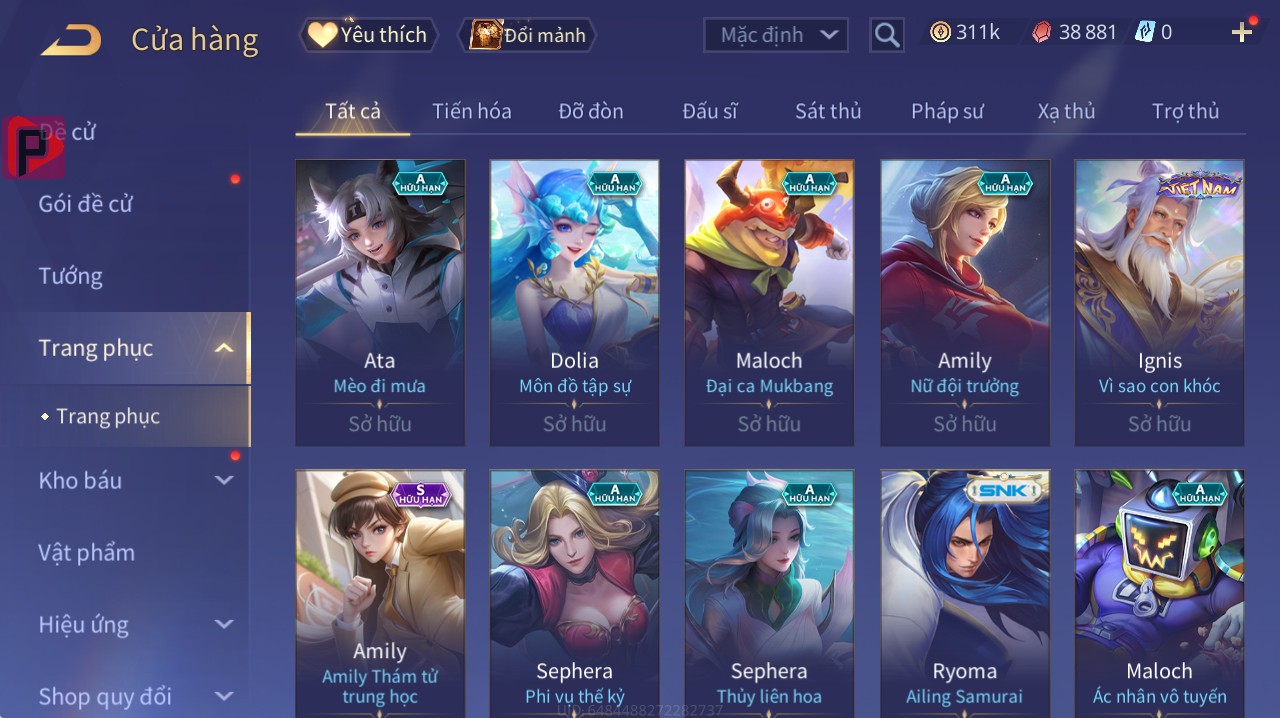
Task: Go back using the return arrow
Action: (72, 40)
